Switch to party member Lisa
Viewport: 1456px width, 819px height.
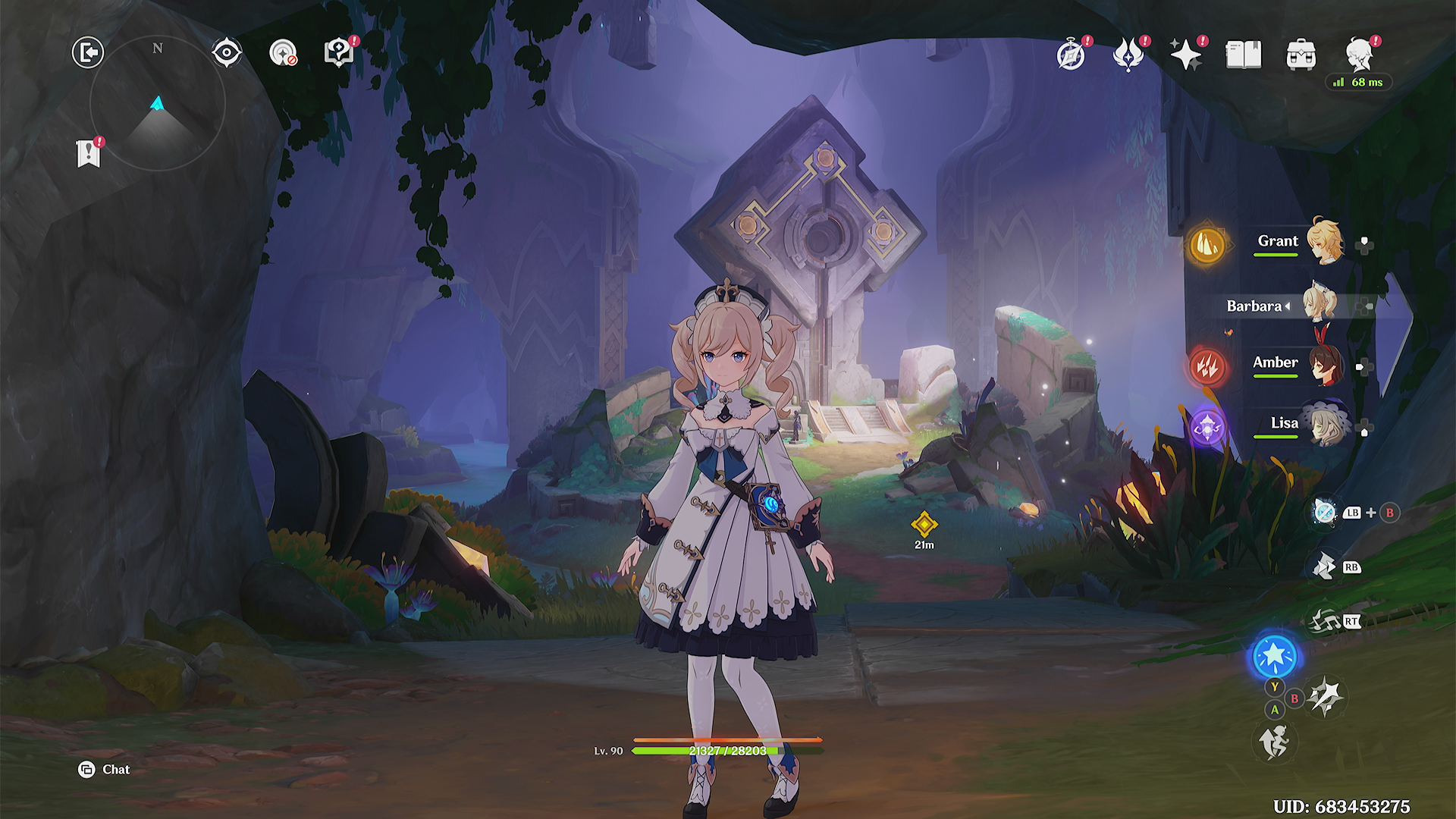[1284, 423]
